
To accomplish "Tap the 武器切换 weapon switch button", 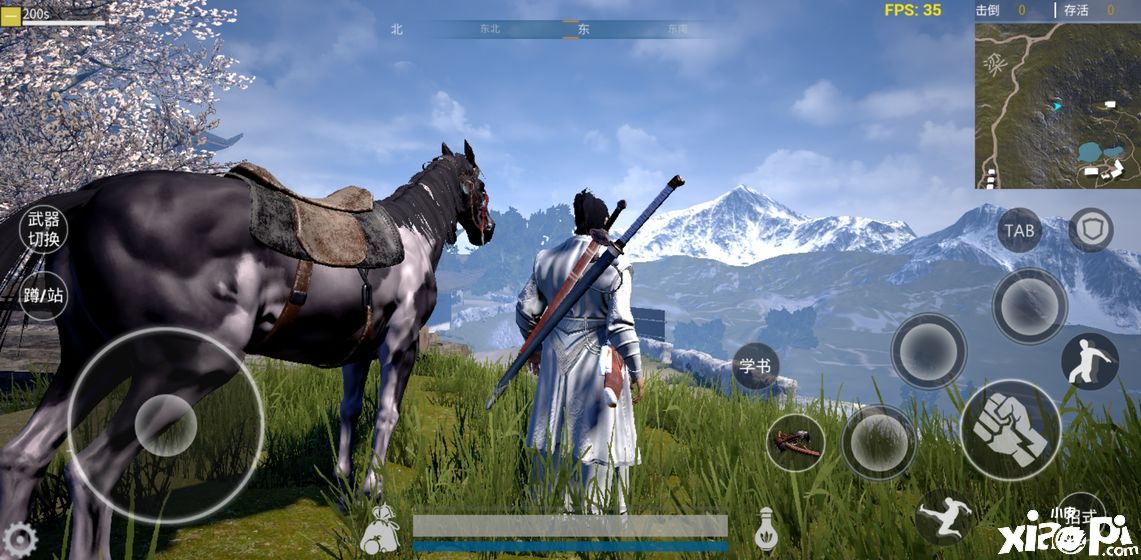I will pyautogui.click(x=44, y=228).
